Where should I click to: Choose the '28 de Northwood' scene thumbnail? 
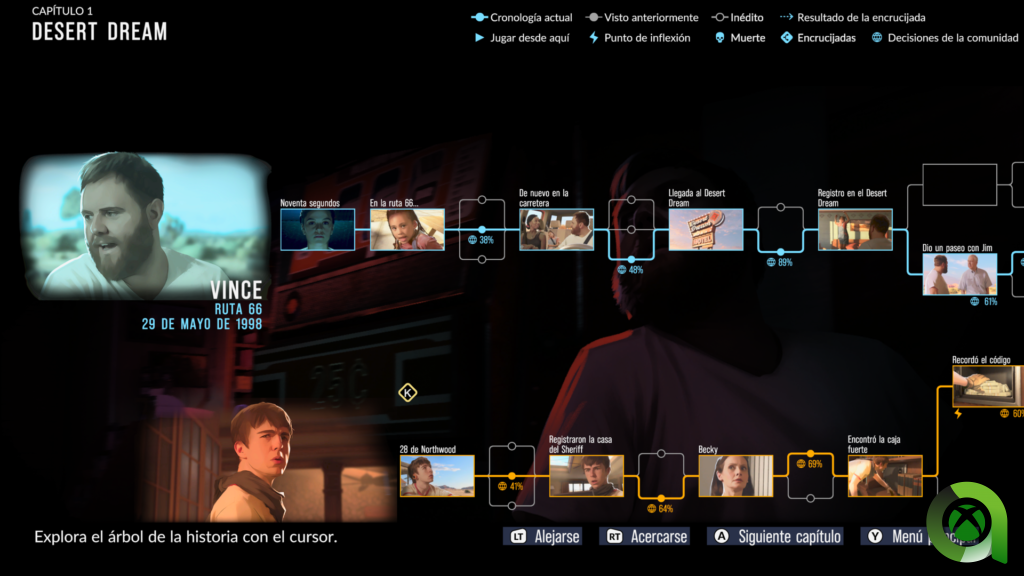pos(437,476)
